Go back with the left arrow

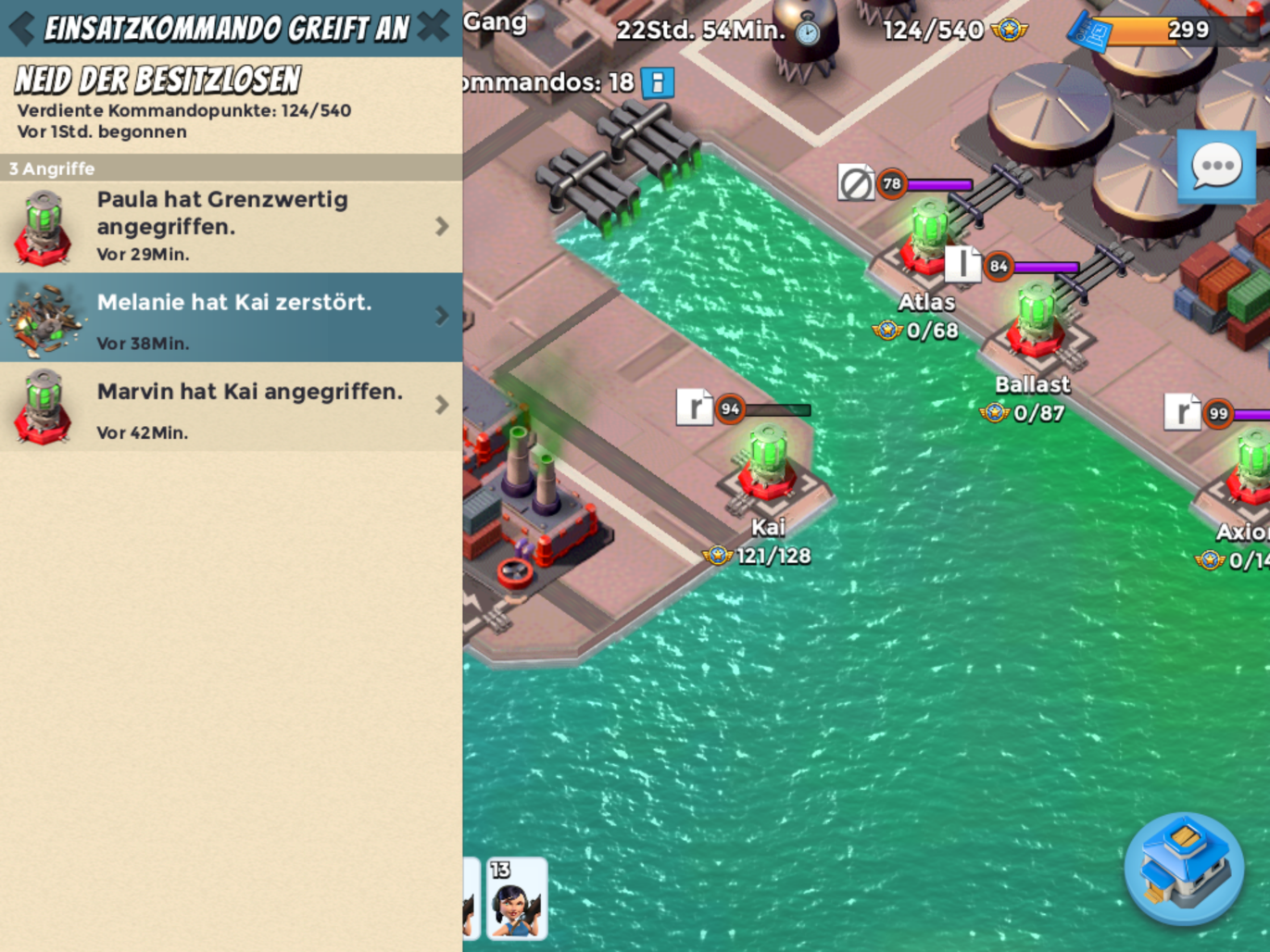(x=21, y=28)
